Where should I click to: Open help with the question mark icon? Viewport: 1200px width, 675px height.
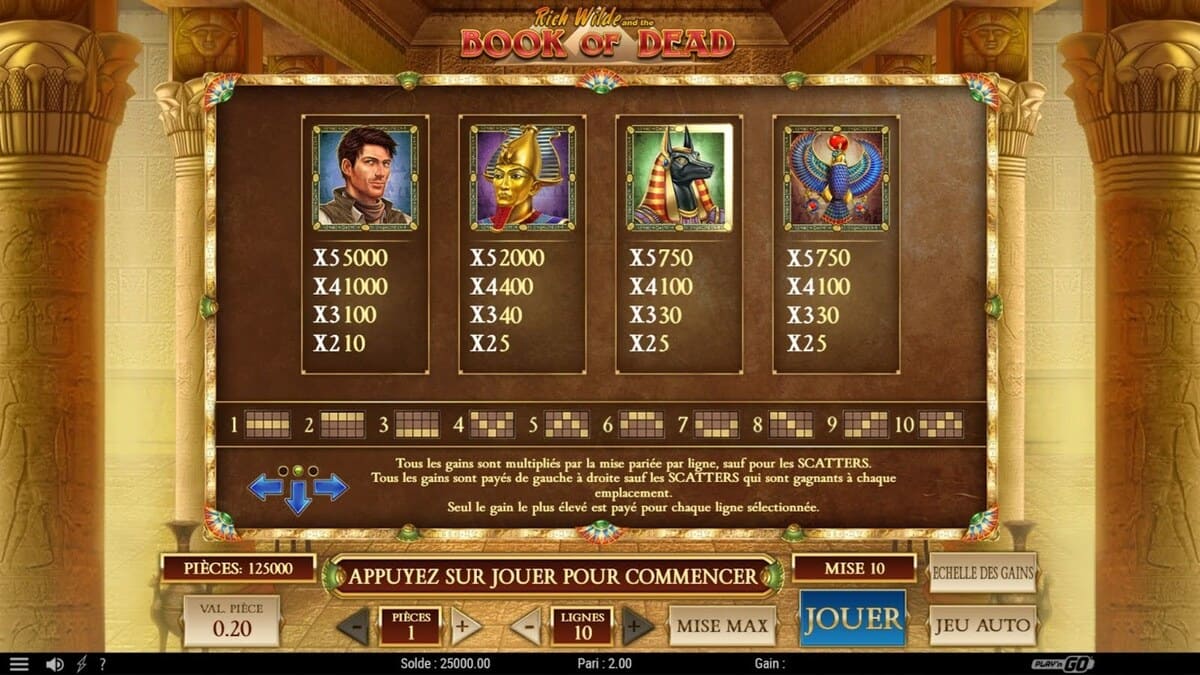102,664
